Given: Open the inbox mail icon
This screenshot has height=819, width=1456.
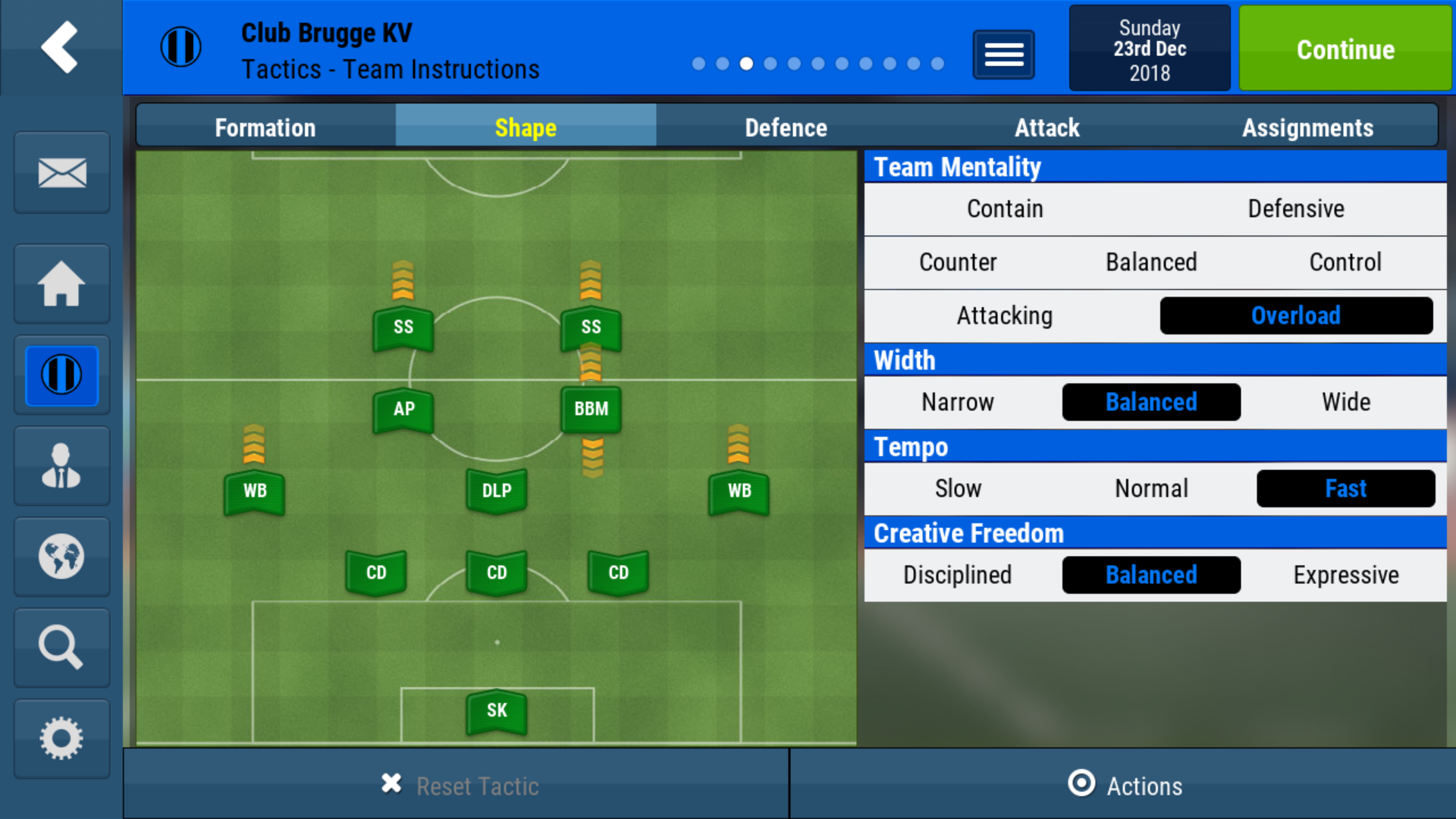Looking at the screenshot, I should click(61, 173).
